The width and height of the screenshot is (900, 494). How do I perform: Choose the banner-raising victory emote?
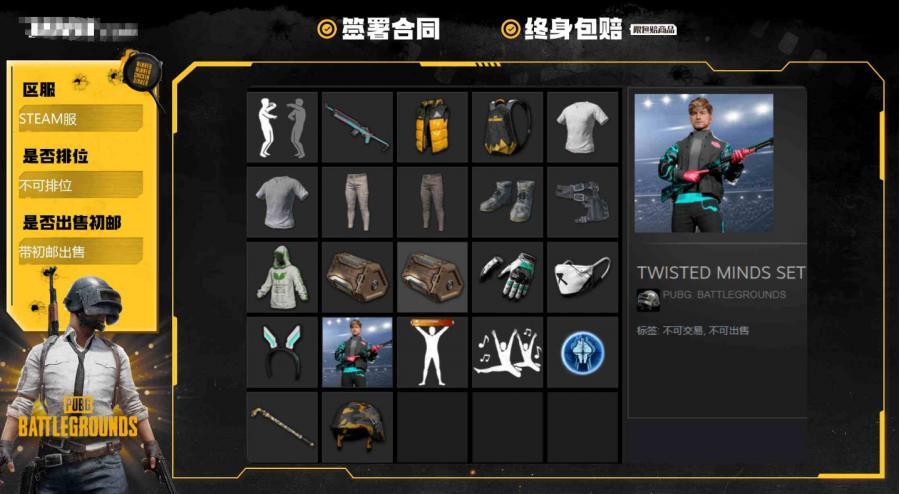click(432, 352)
